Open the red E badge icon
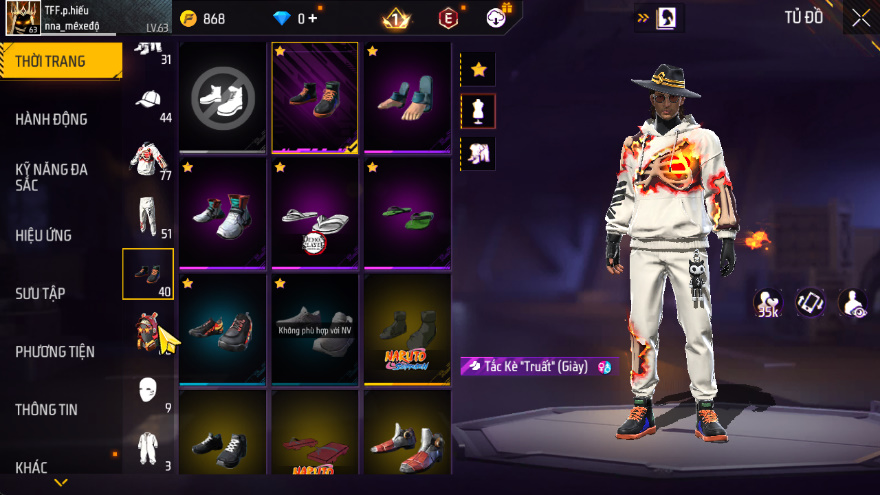Image resolution: width=880 pixels, height=495 pixels. 449,18
